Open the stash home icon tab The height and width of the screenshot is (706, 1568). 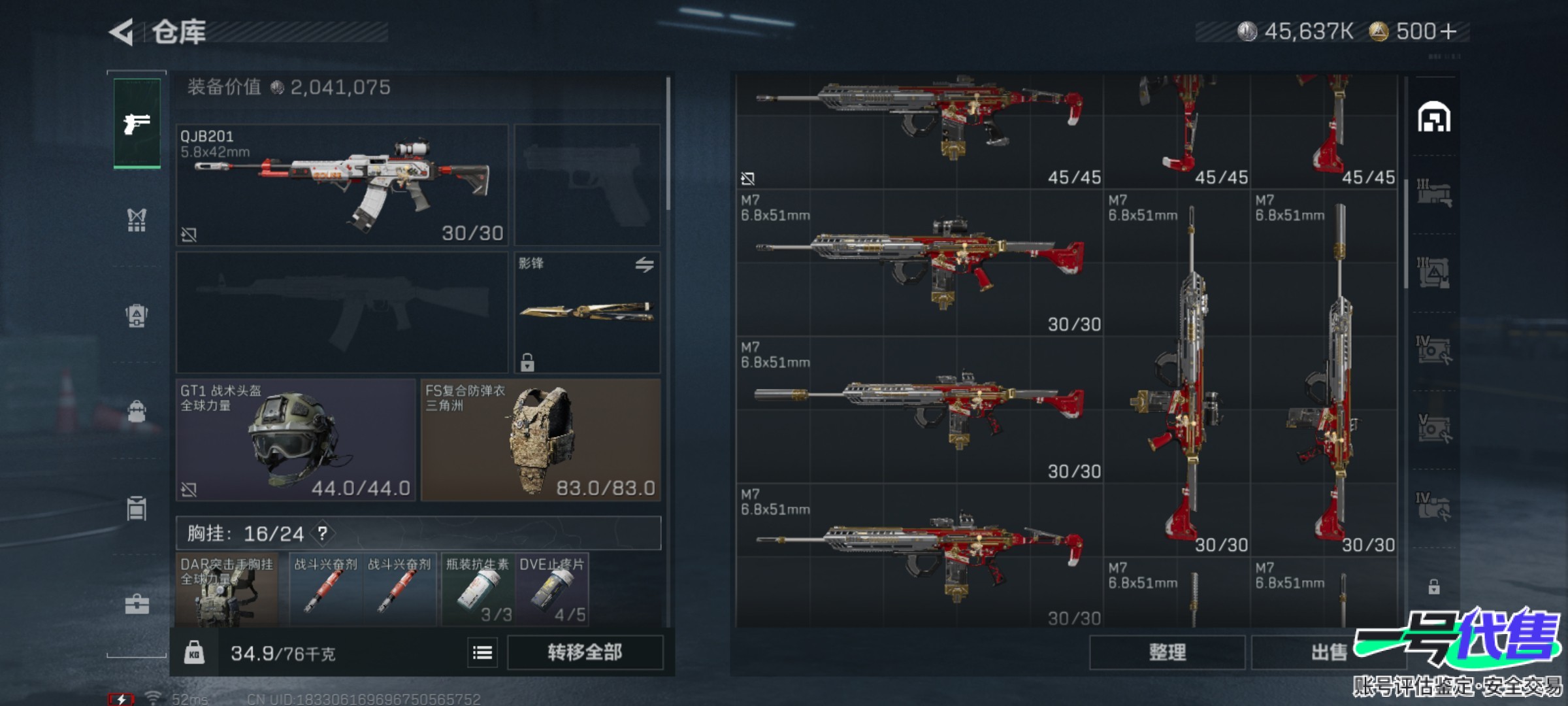1434,118
